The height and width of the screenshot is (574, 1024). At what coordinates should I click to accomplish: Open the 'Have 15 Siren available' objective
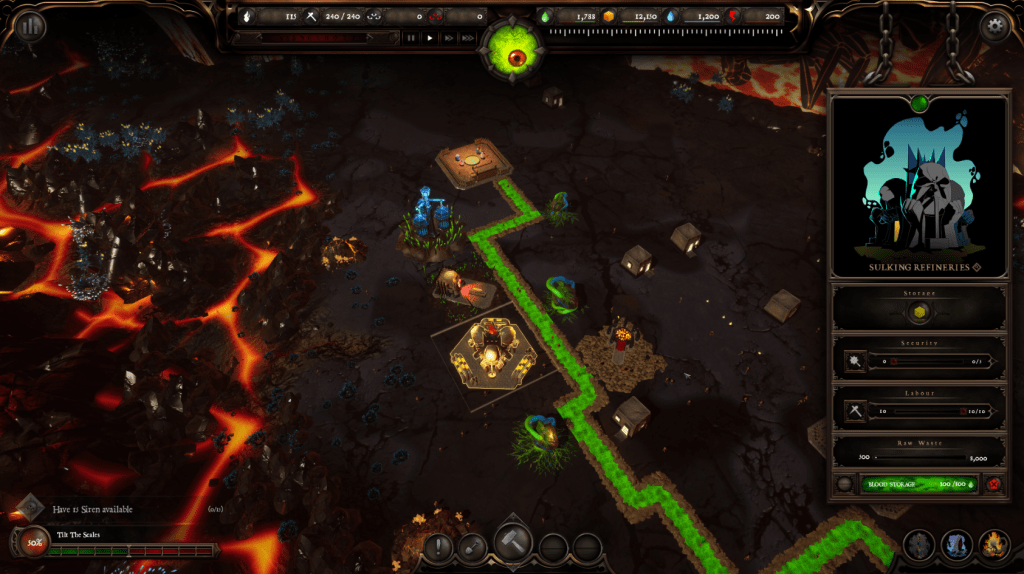90,509
